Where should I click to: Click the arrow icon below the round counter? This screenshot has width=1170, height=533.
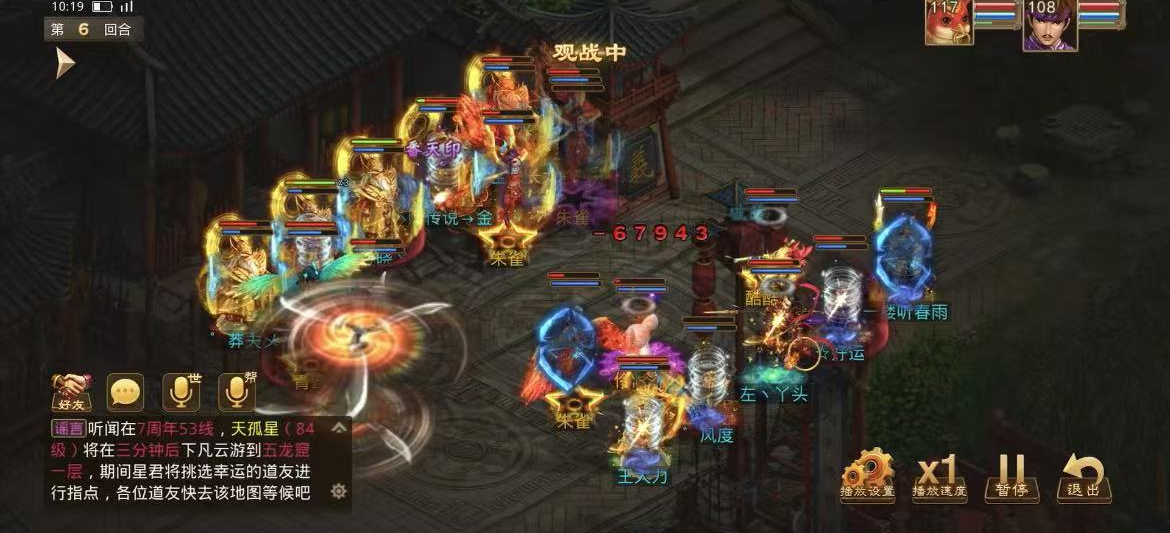[66, 63]
